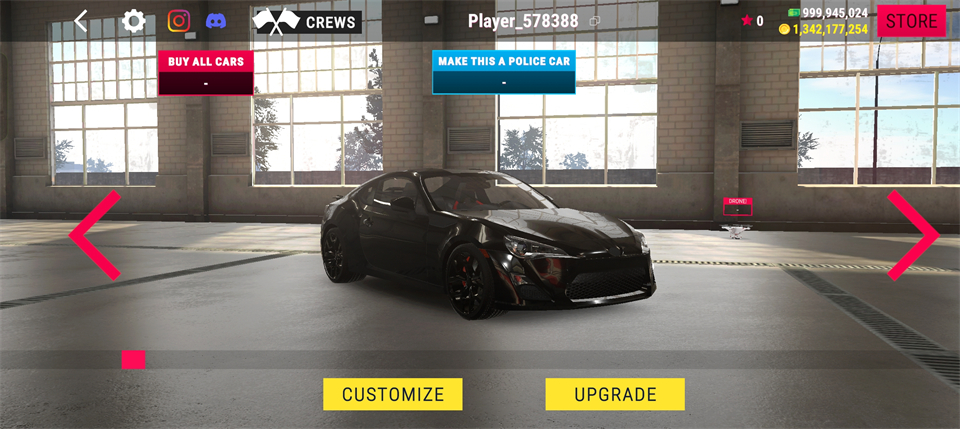960x429 pixels.
Task: Open the Customize menu
Action: coord(392,394)
